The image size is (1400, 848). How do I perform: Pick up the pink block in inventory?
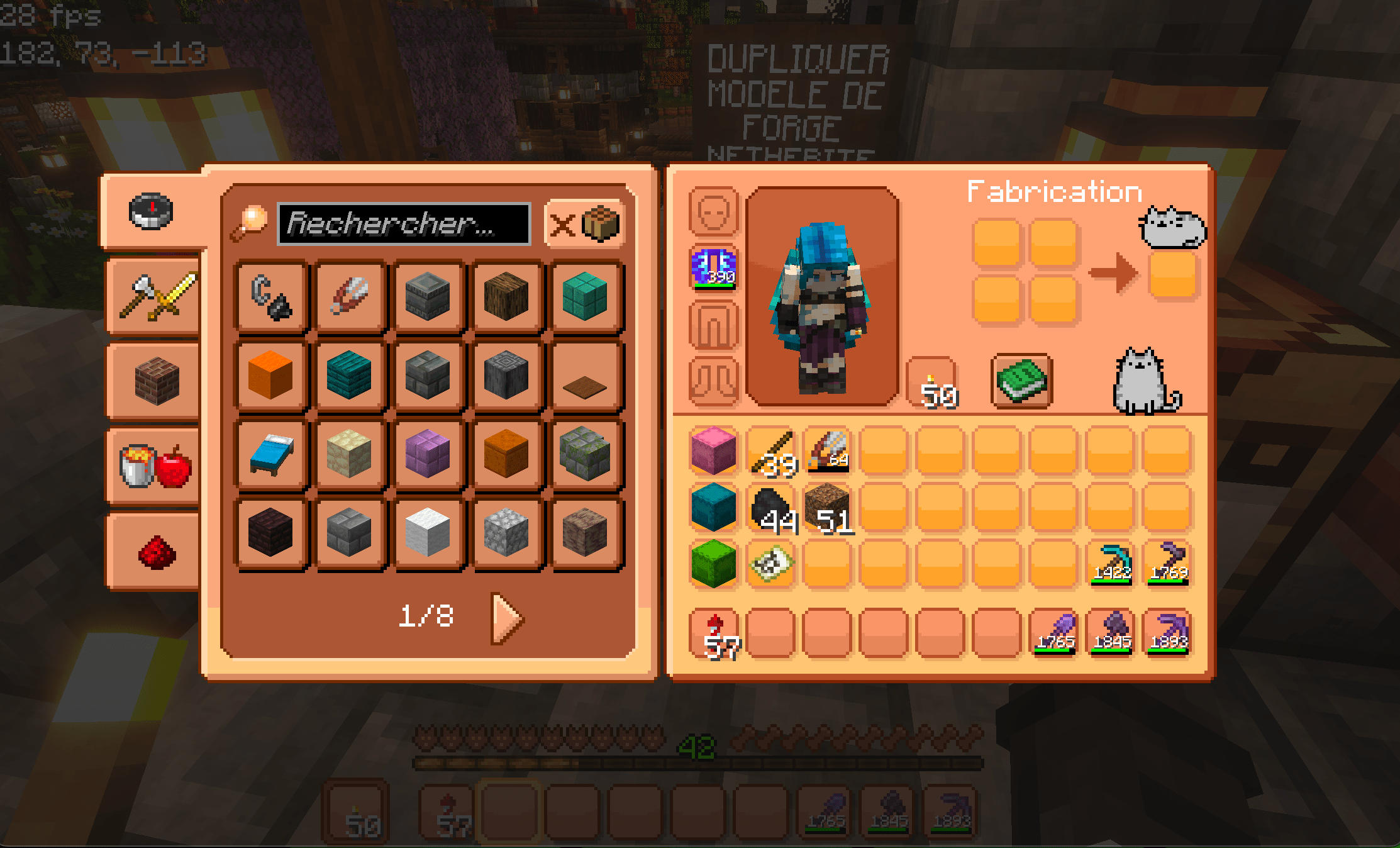click(713, 450)
